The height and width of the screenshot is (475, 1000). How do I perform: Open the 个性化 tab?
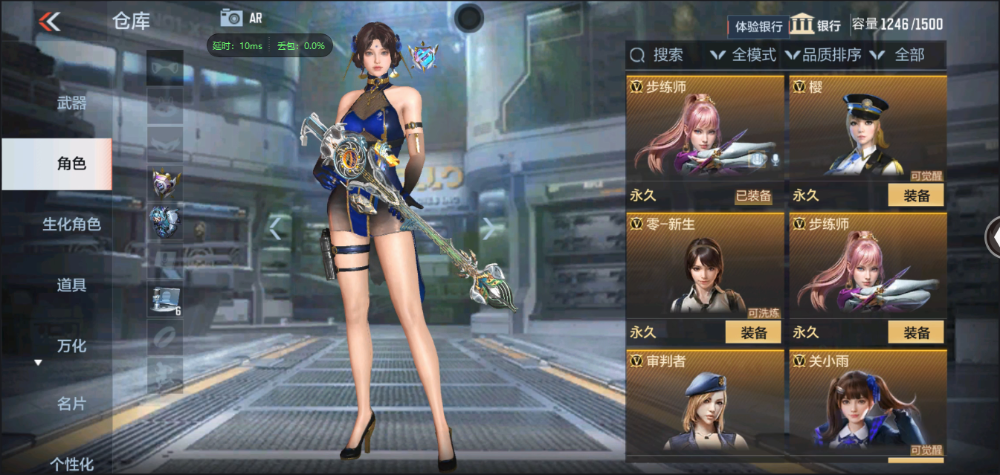[71, 463]
